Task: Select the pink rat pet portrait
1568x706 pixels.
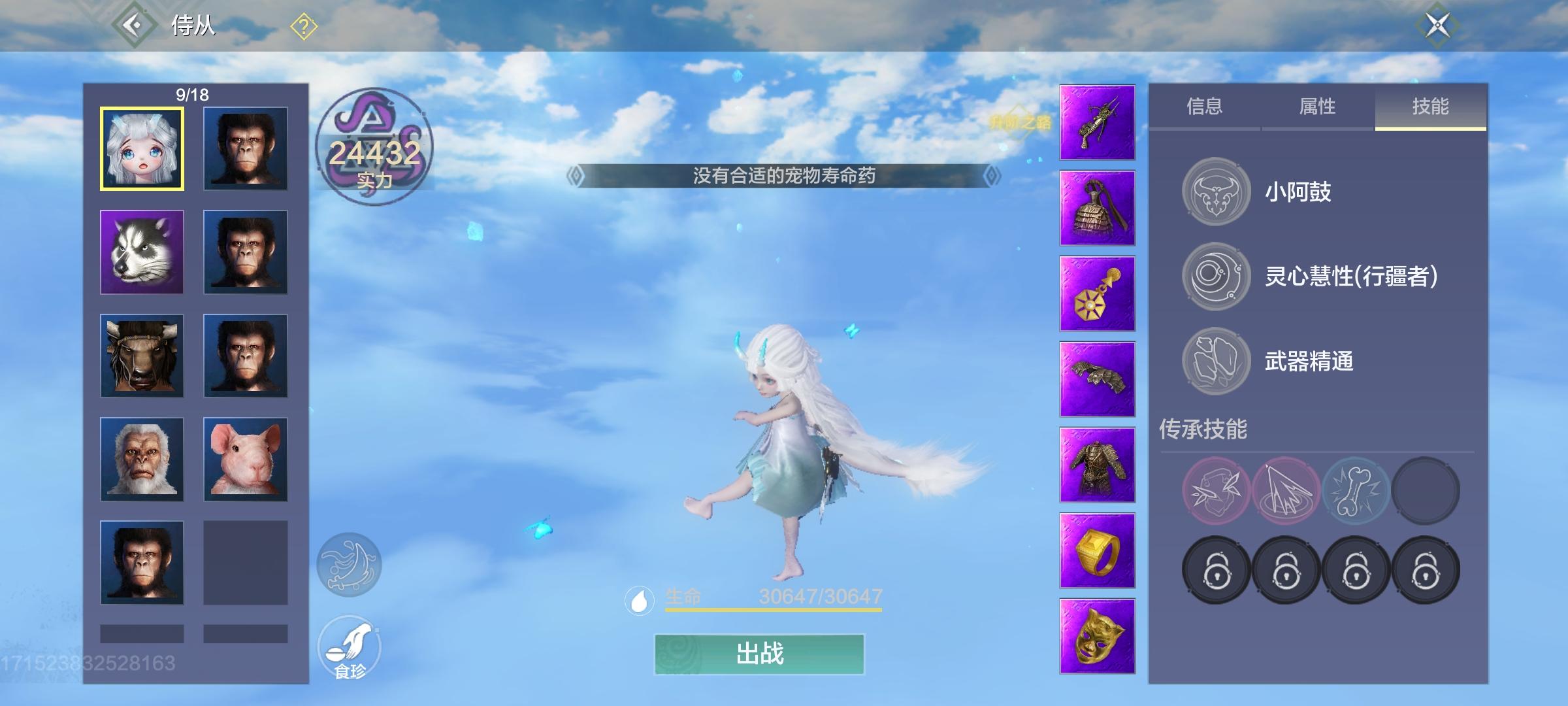Action: [x=246, y=458]
